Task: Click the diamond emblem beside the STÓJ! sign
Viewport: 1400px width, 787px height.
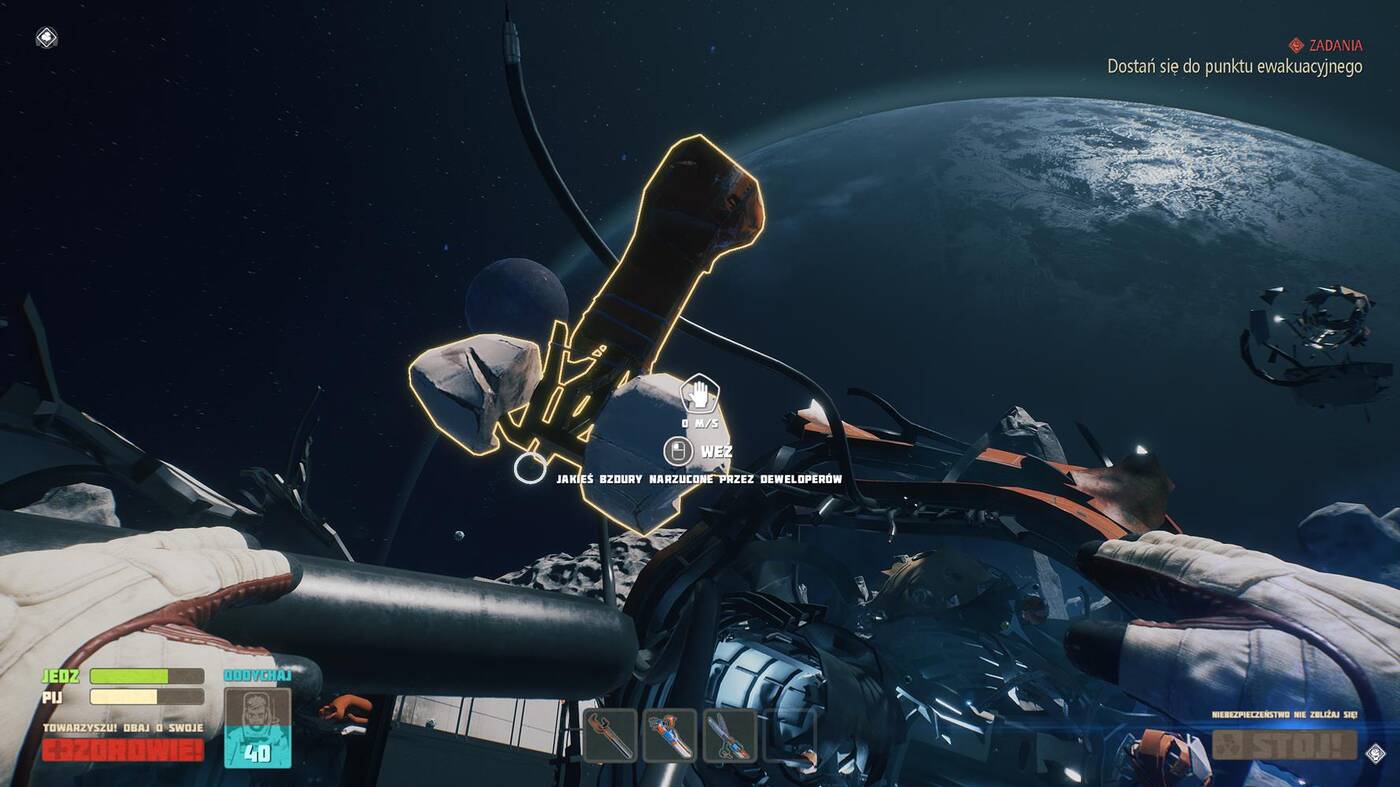Action: [1376, 754]
